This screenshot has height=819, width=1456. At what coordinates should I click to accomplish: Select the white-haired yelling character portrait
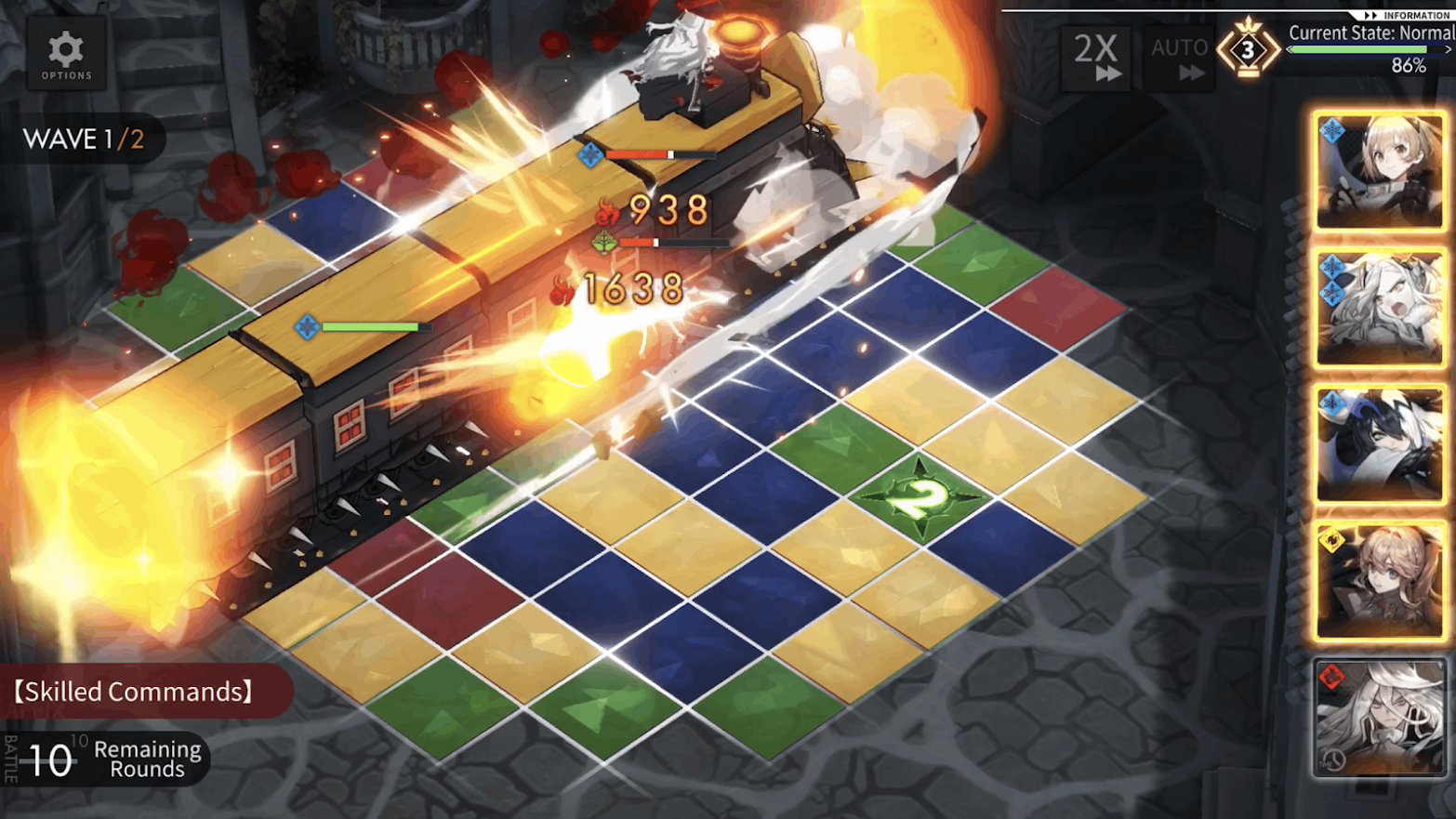tap(1379, 309)
